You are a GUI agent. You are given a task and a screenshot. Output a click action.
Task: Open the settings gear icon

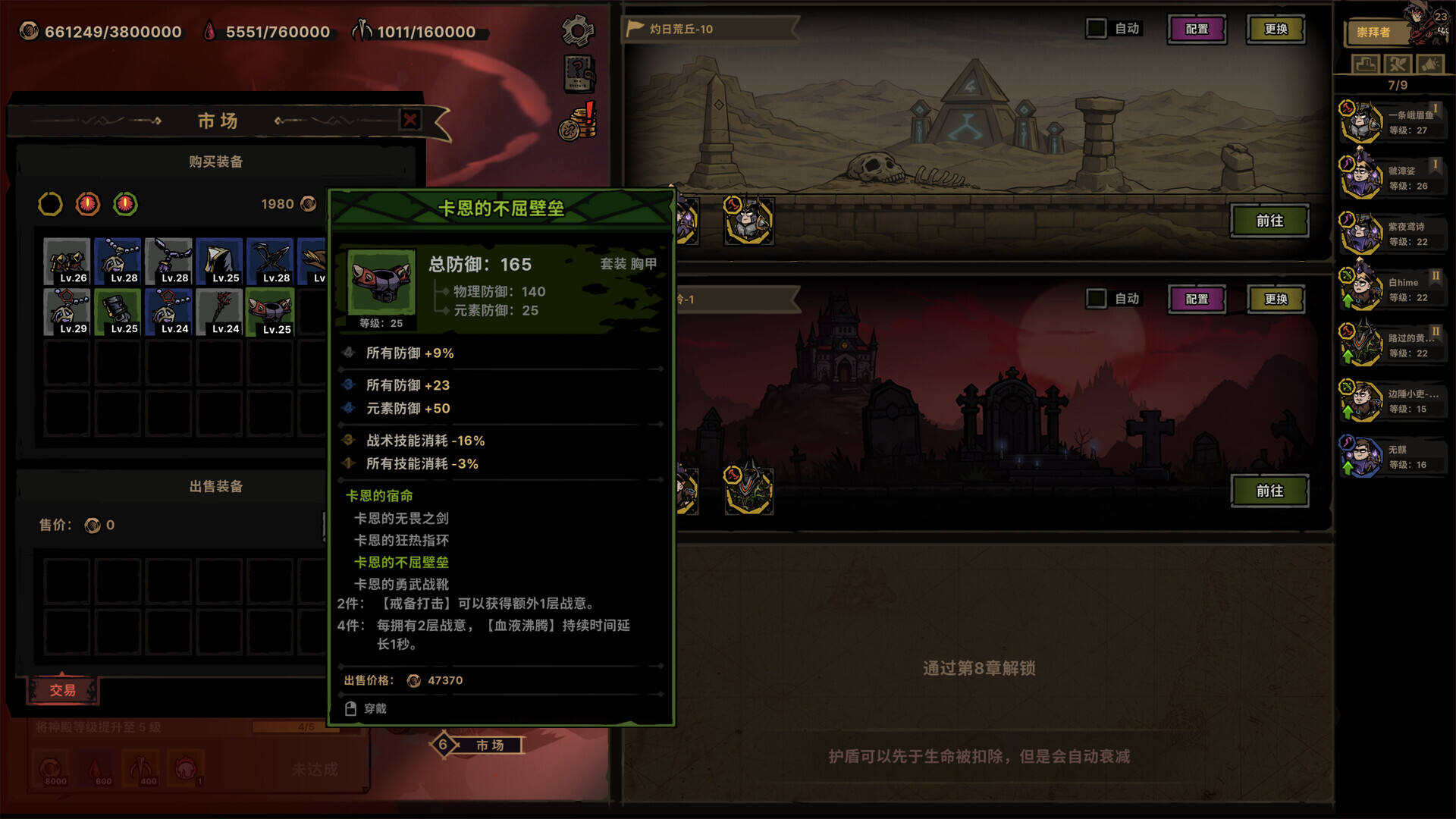coord(577,29)
